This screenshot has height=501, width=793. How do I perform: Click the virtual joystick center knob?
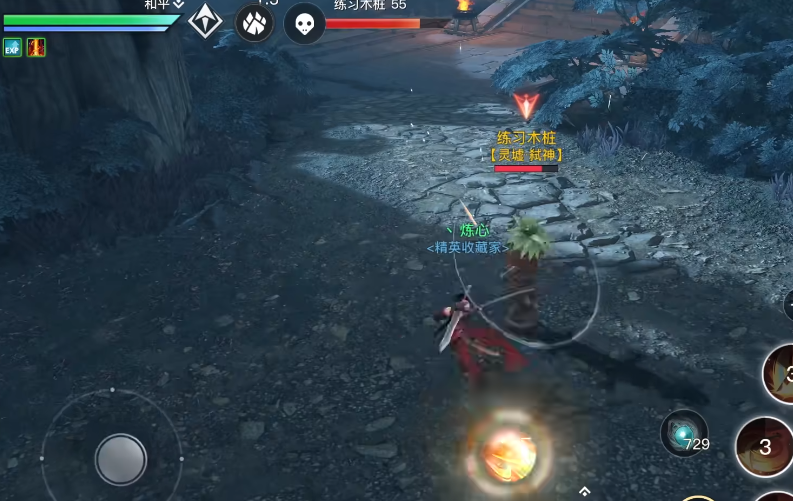pos(121,459)
